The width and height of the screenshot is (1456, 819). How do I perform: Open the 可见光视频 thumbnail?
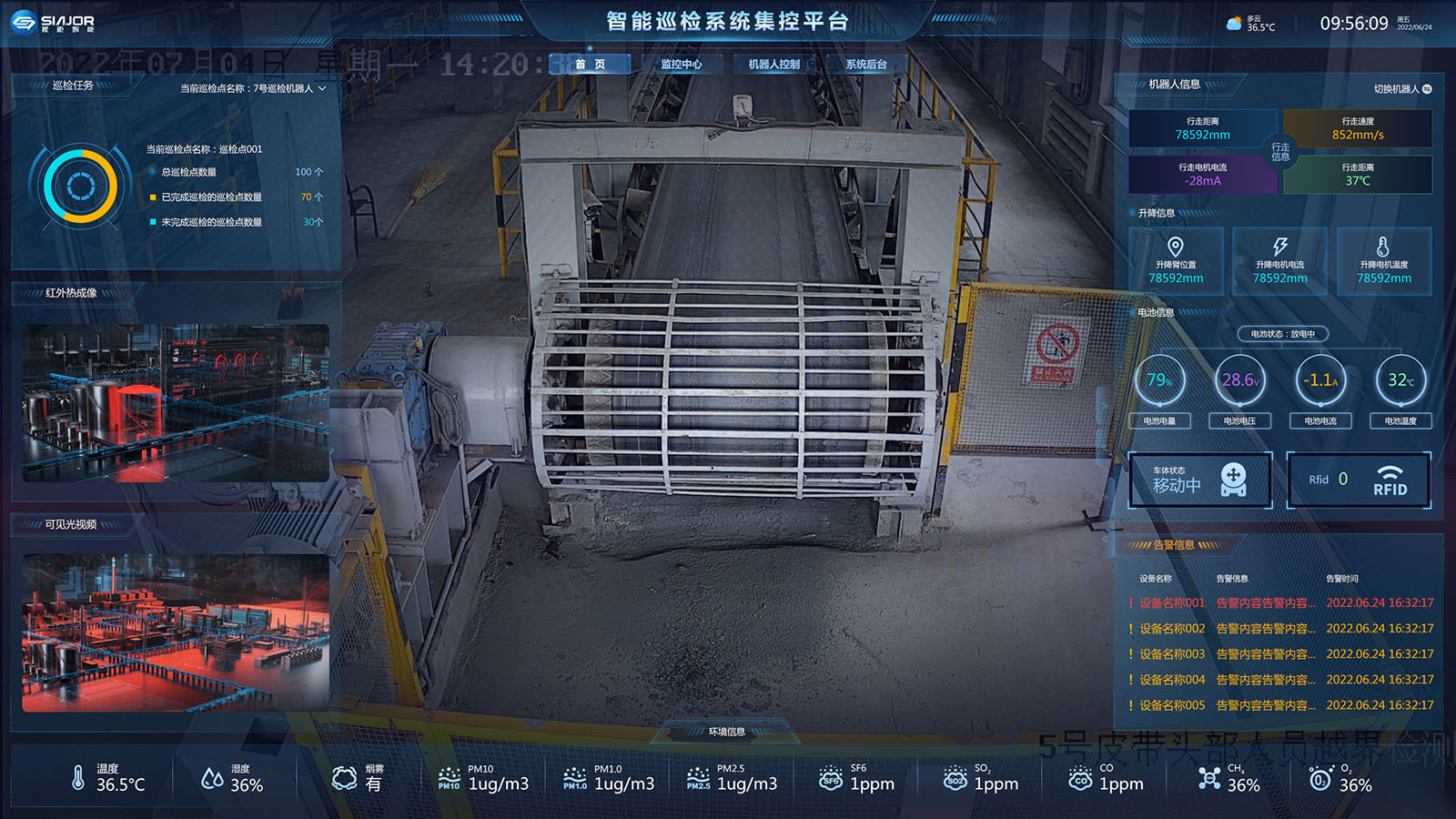click(176, 632)
